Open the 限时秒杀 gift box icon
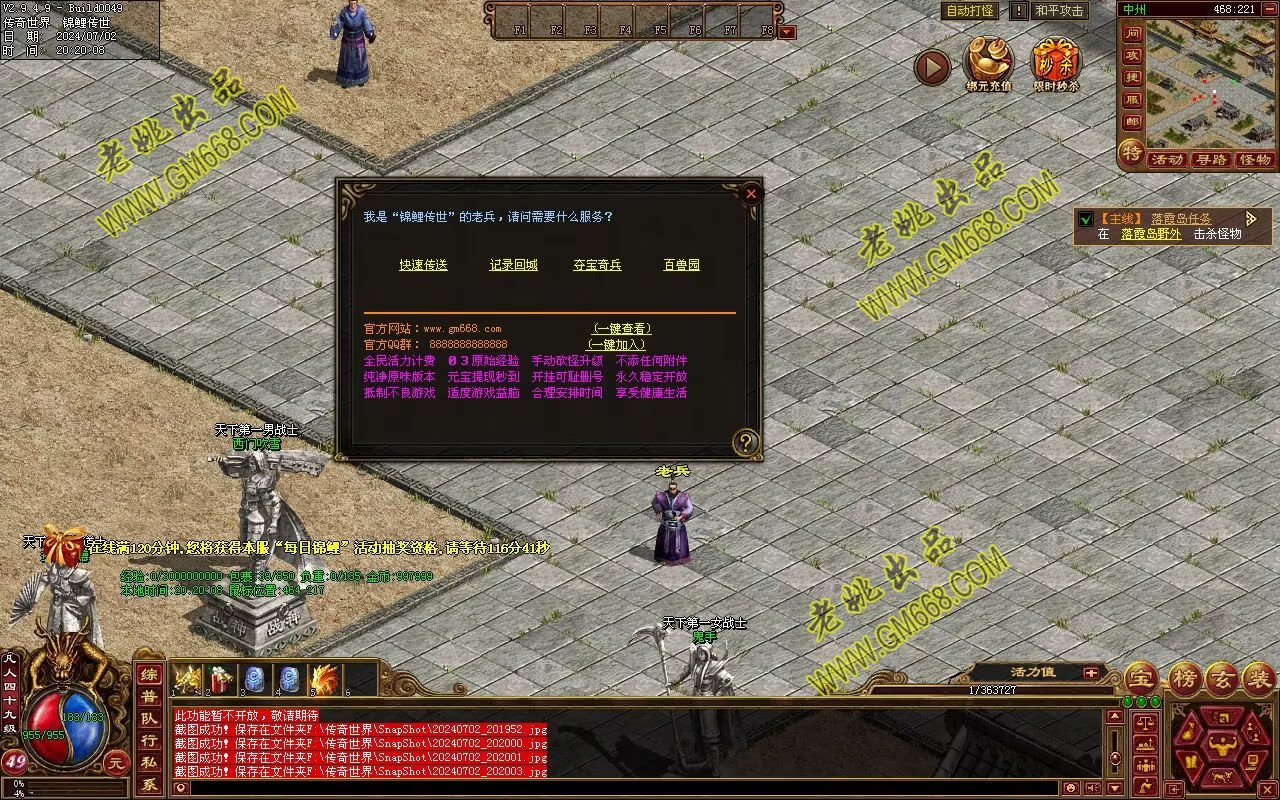 coord(1056,64)
